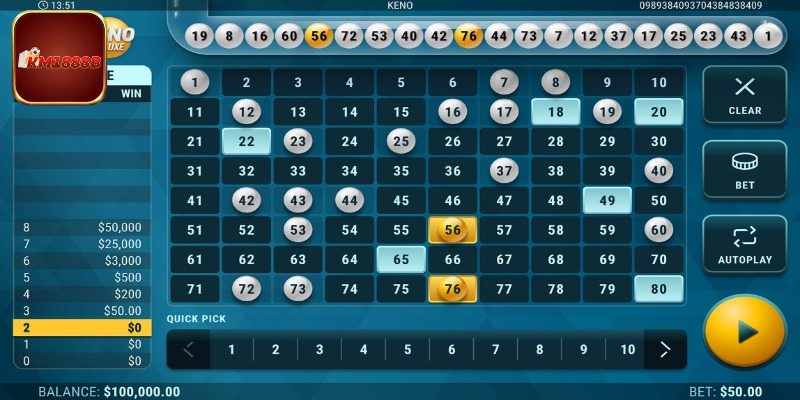Screen dimensions: 800x400
Task: Click the KM1888B logo overlay
Action: click(60, 57)
